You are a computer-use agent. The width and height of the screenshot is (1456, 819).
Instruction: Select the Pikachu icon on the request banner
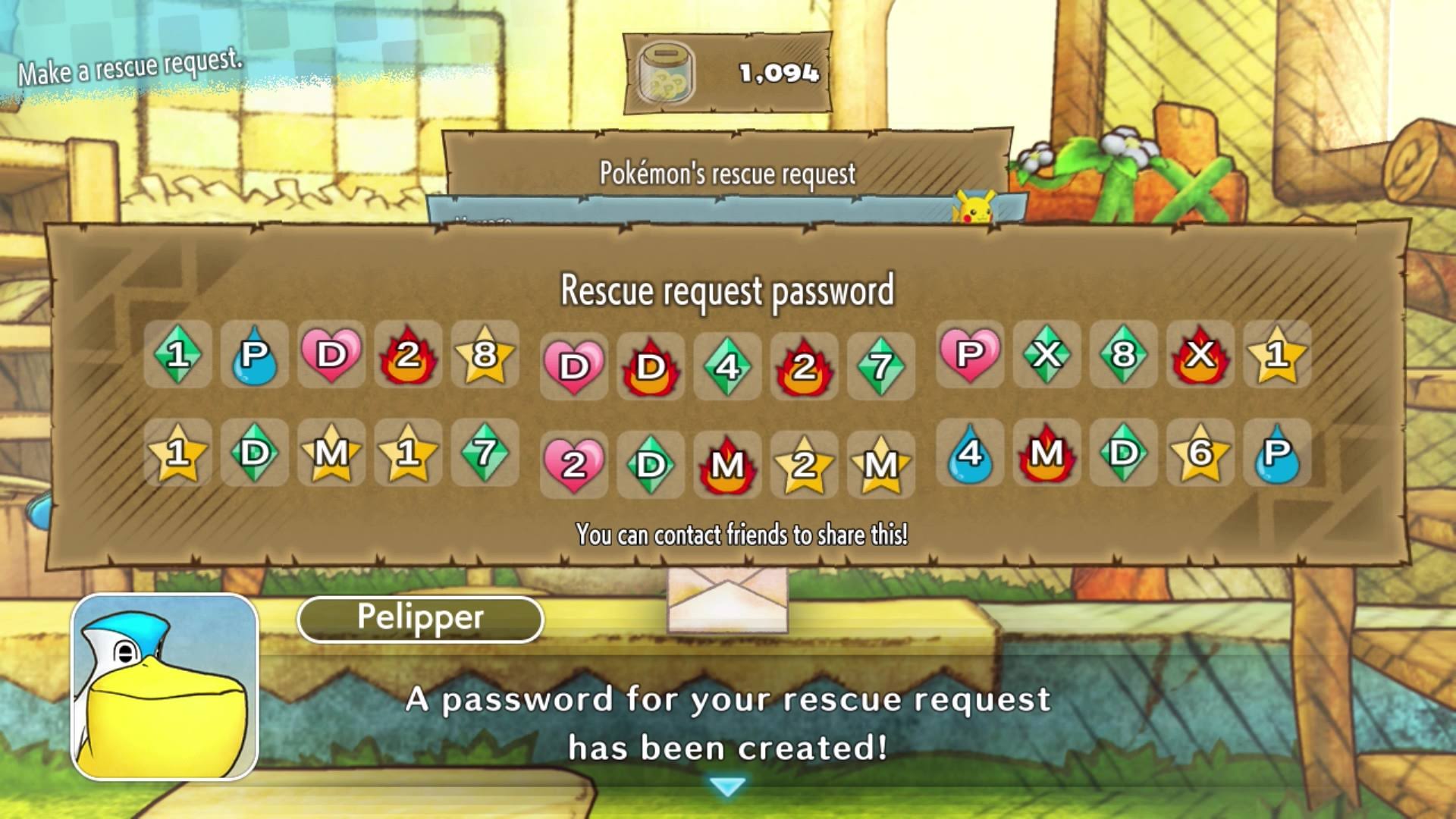(x=973, y=209)
